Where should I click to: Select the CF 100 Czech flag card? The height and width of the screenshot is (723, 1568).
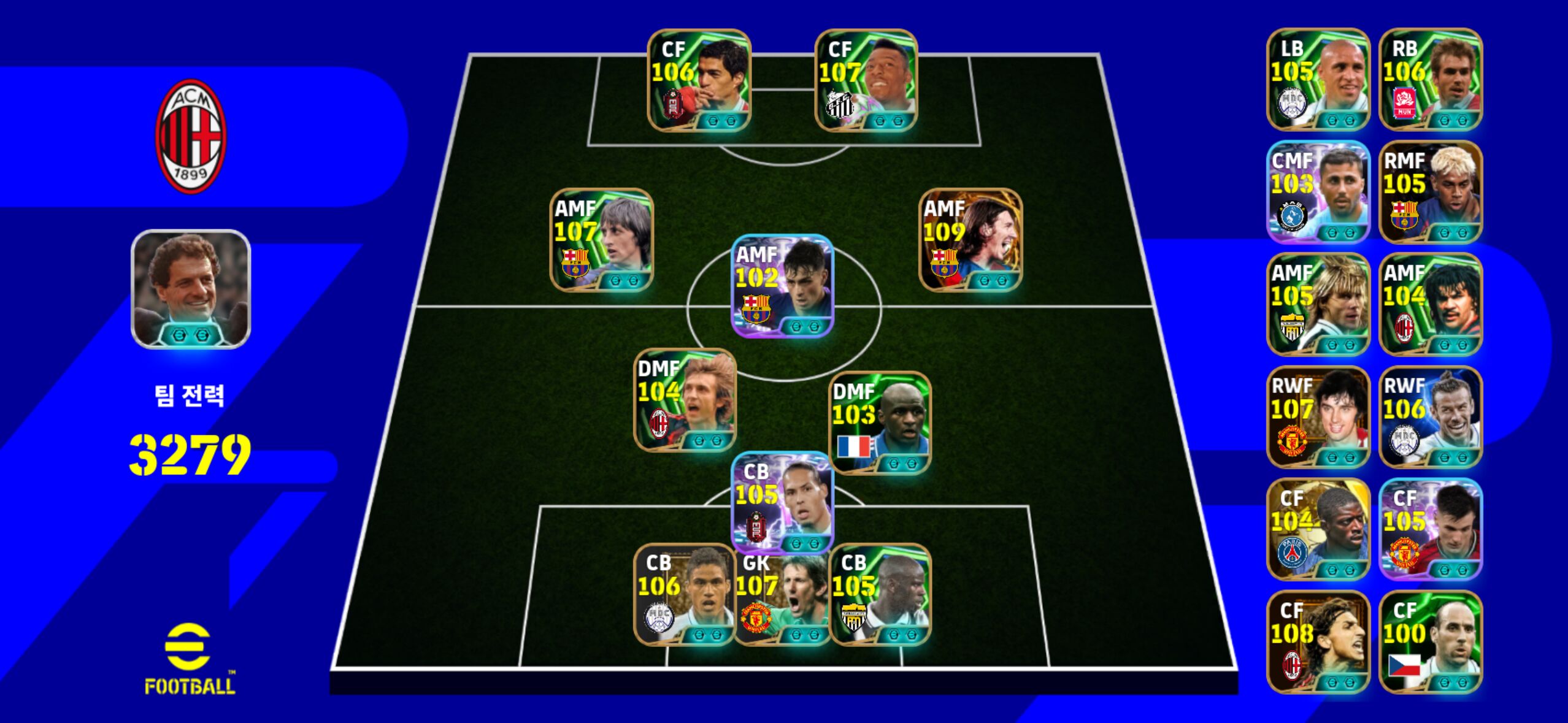tap(1431, 642)
